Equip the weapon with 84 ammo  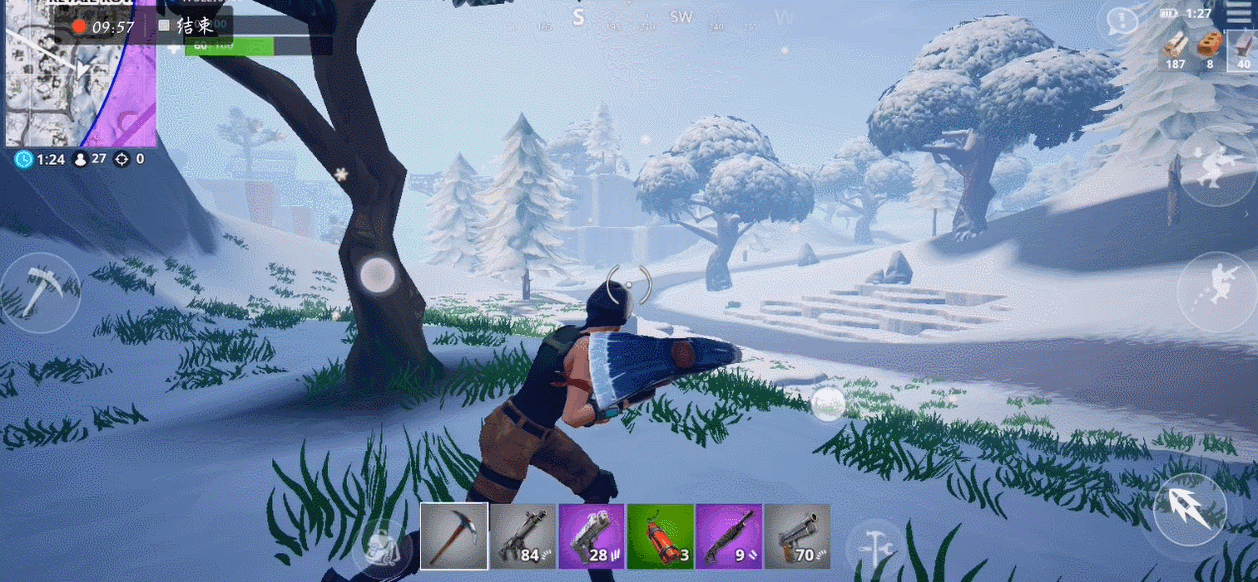(x=523, y=536)
